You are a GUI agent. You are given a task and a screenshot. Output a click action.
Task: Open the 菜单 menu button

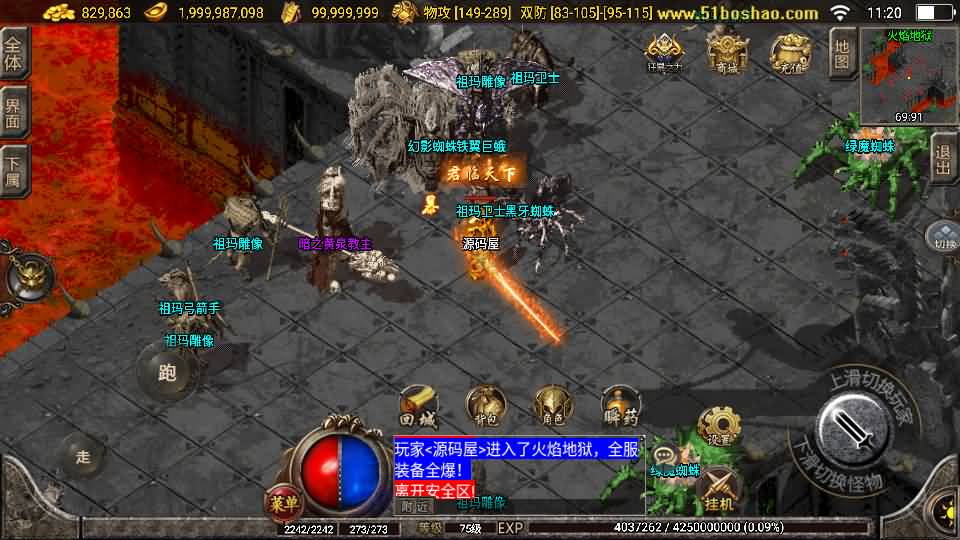point(282,500)
